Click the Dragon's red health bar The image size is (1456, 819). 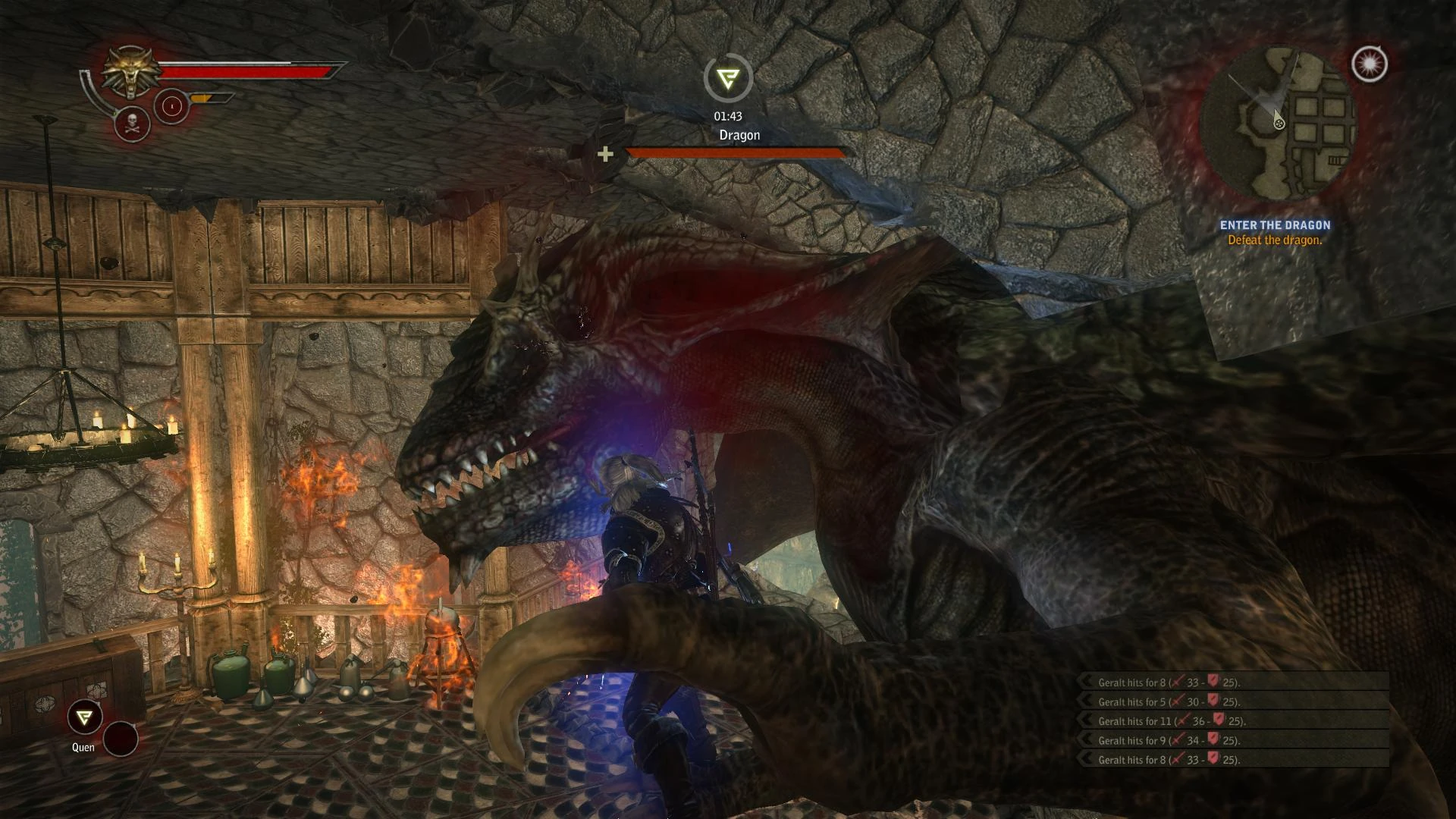click(734, 152)
